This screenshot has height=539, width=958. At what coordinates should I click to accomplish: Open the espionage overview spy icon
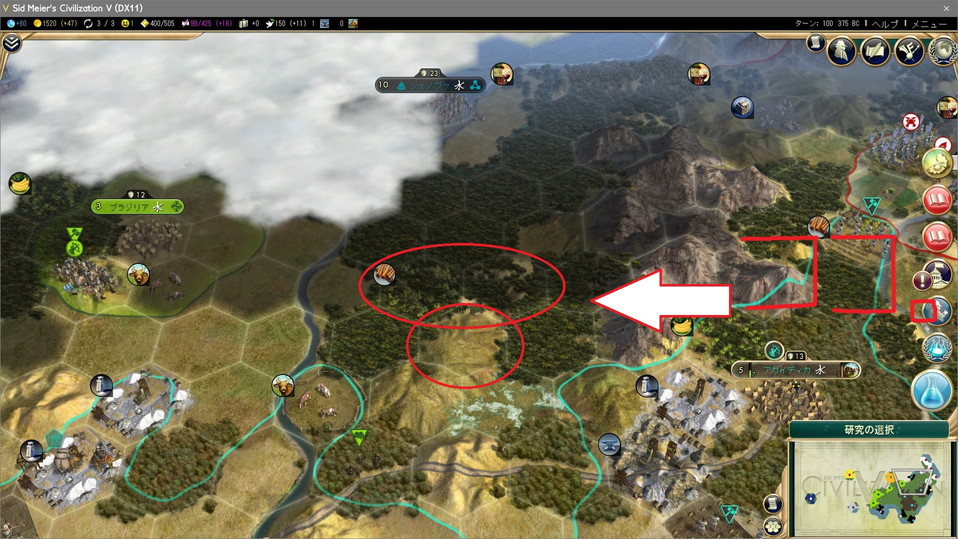click(841, 50)
